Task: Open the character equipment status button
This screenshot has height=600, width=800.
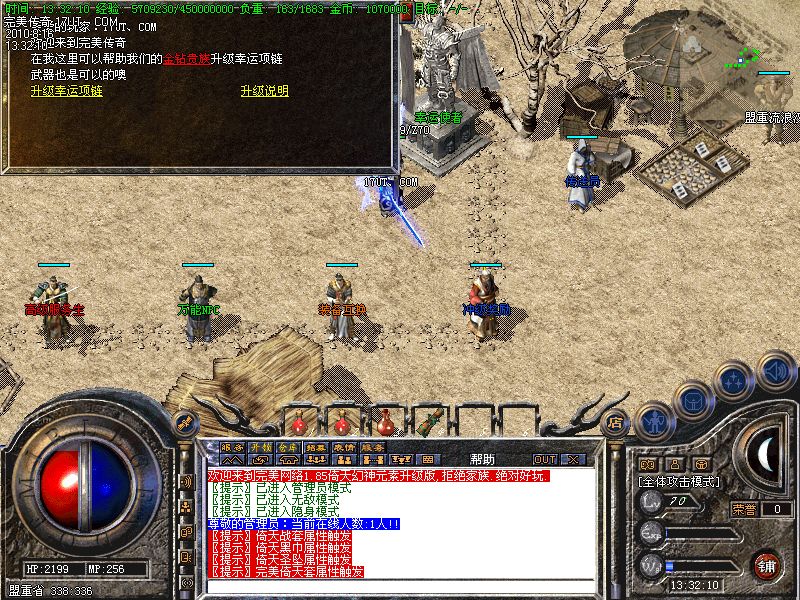Action: coord(654,421)
